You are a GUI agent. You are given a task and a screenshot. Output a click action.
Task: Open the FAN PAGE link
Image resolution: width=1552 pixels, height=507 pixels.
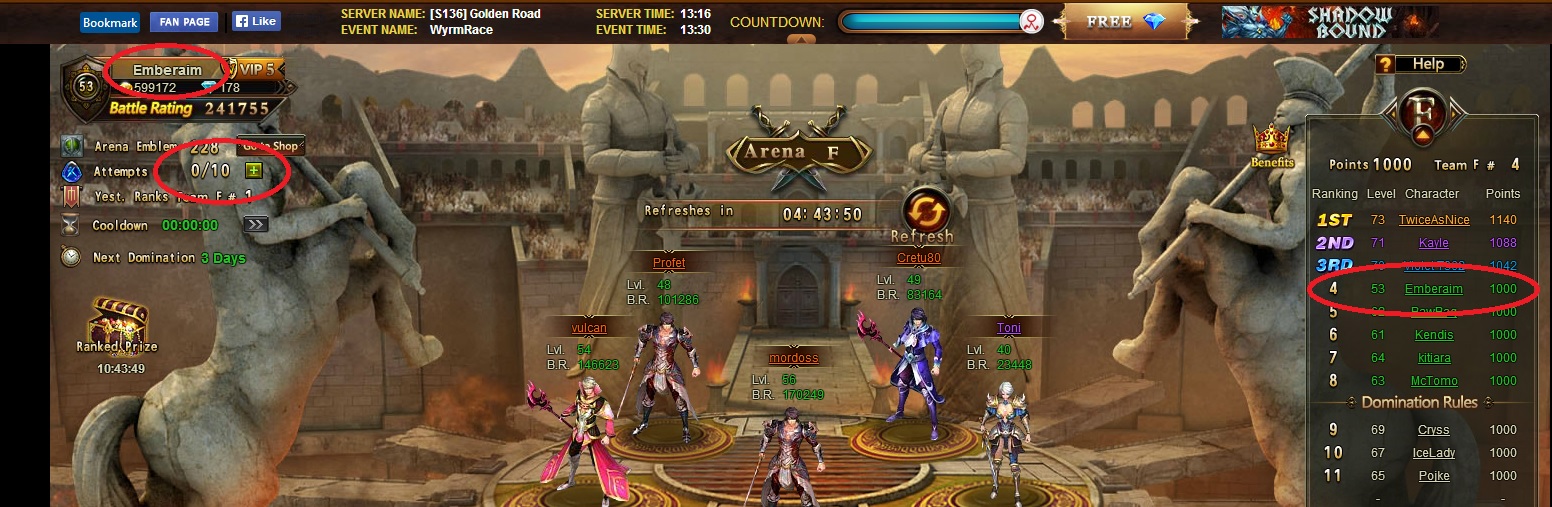click(x=184, y=22)
